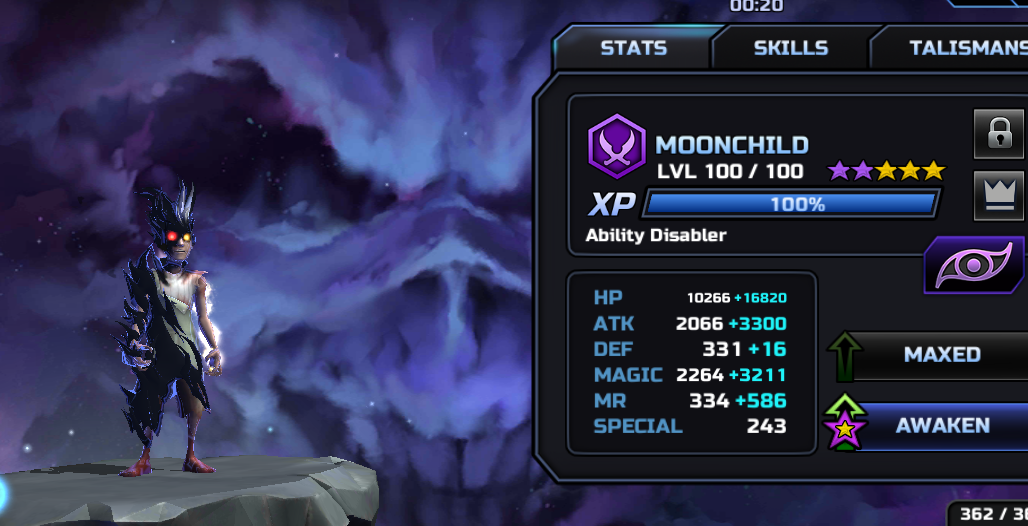Select the purple eye icon button
The image size is (1028, 526).
pyautogui.click(x=973, y=265)
